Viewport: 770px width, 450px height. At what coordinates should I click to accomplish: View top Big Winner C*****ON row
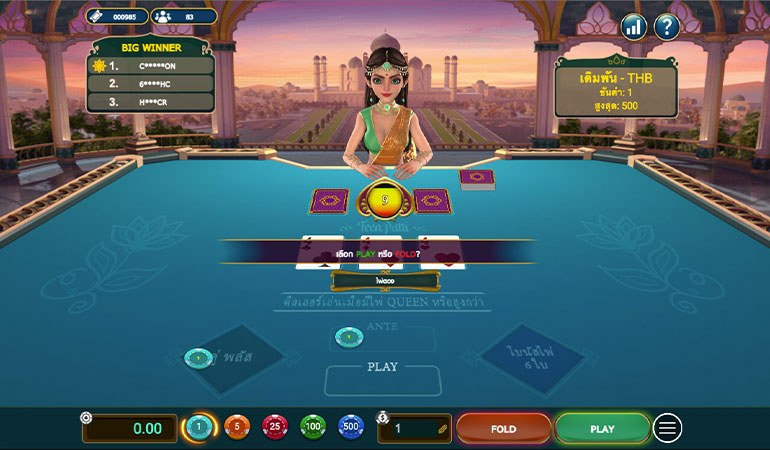(151, 66)
